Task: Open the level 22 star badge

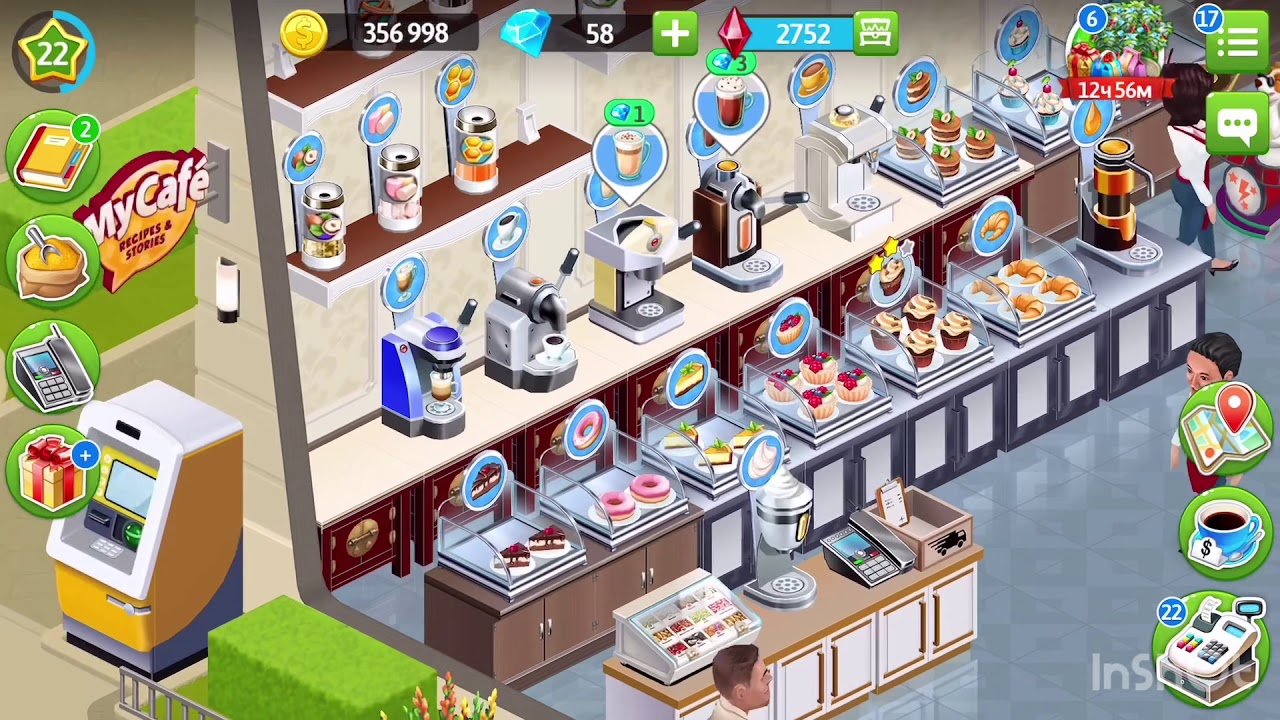Action: coord(52,52)
